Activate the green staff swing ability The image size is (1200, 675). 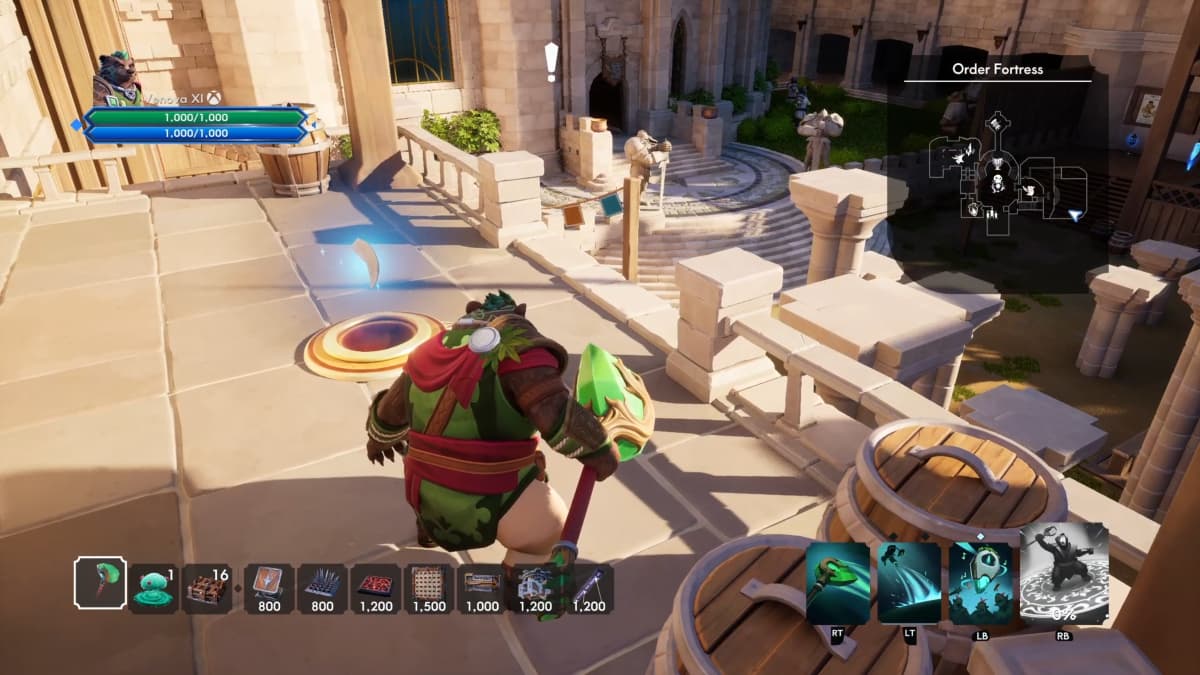[838, 584]
